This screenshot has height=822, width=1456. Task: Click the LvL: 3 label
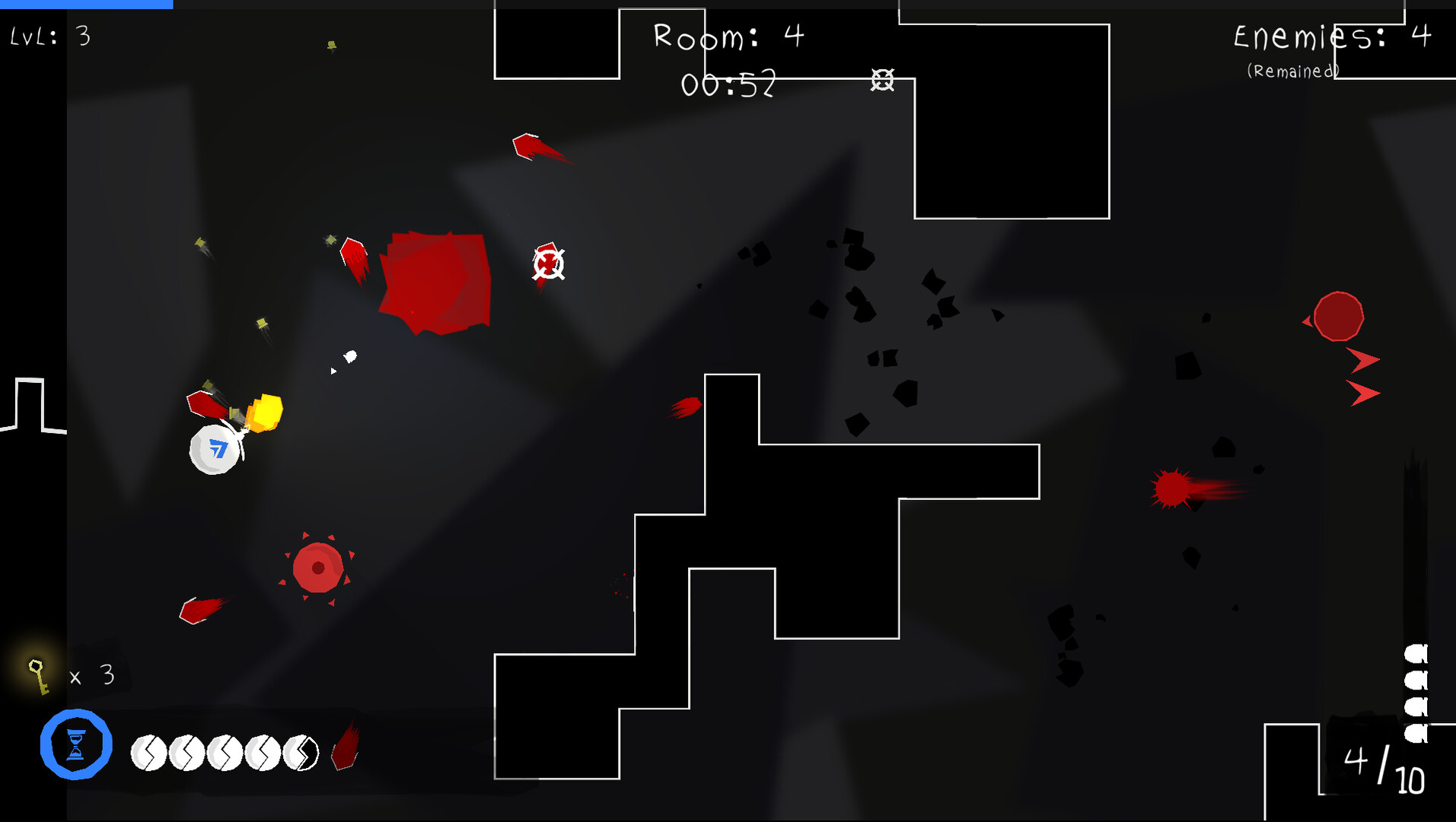49,36
